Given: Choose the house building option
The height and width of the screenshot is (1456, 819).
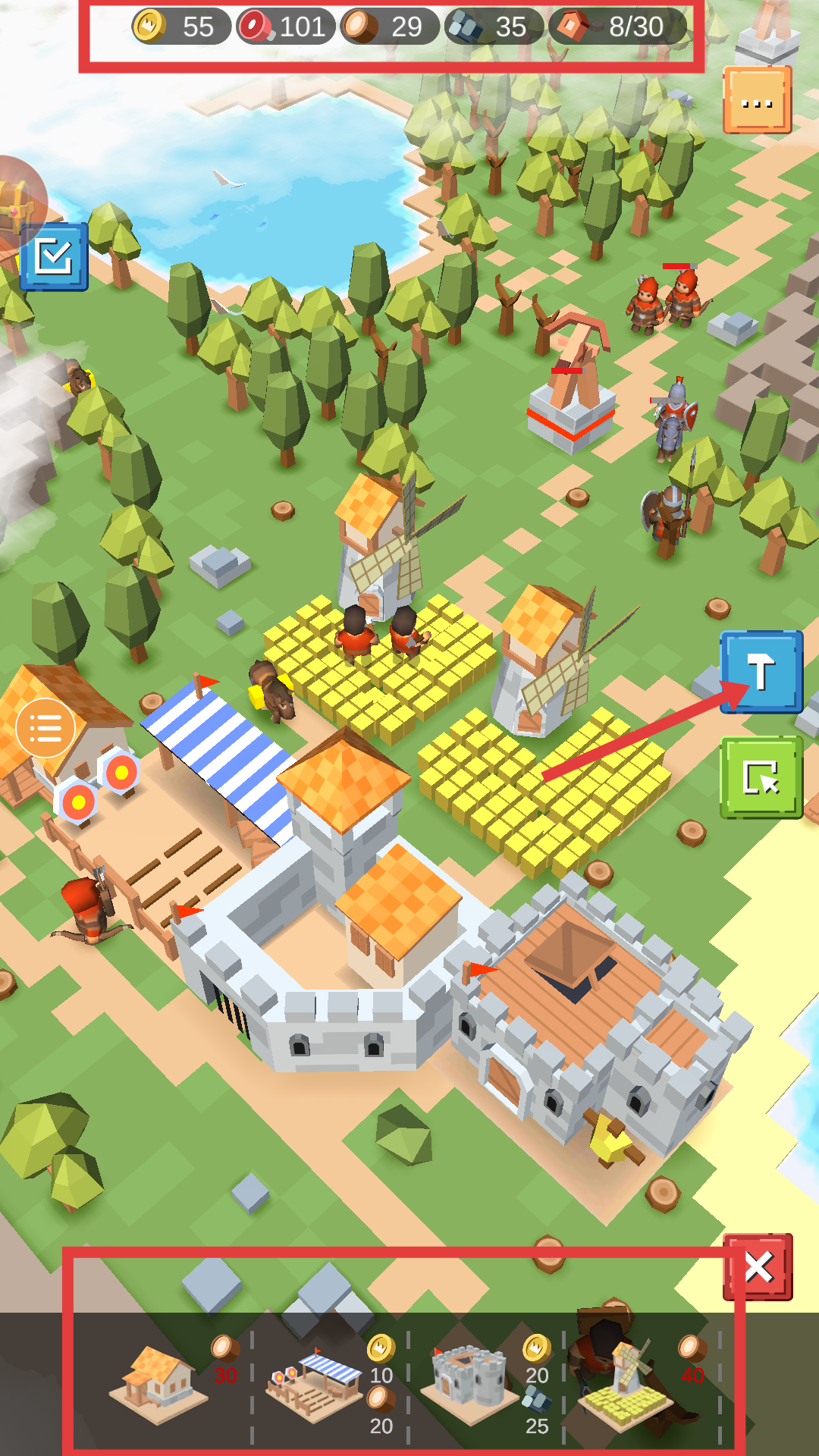Looking at the screenshot, I should 158,1385.
